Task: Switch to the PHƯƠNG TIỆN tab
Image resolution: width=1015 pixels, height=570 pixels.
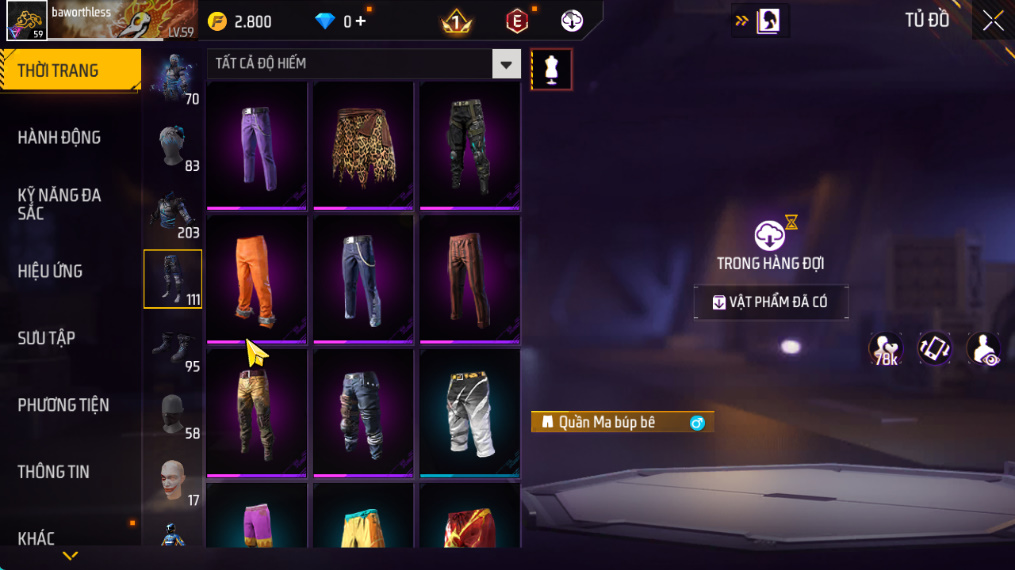Action: point(64,405)
